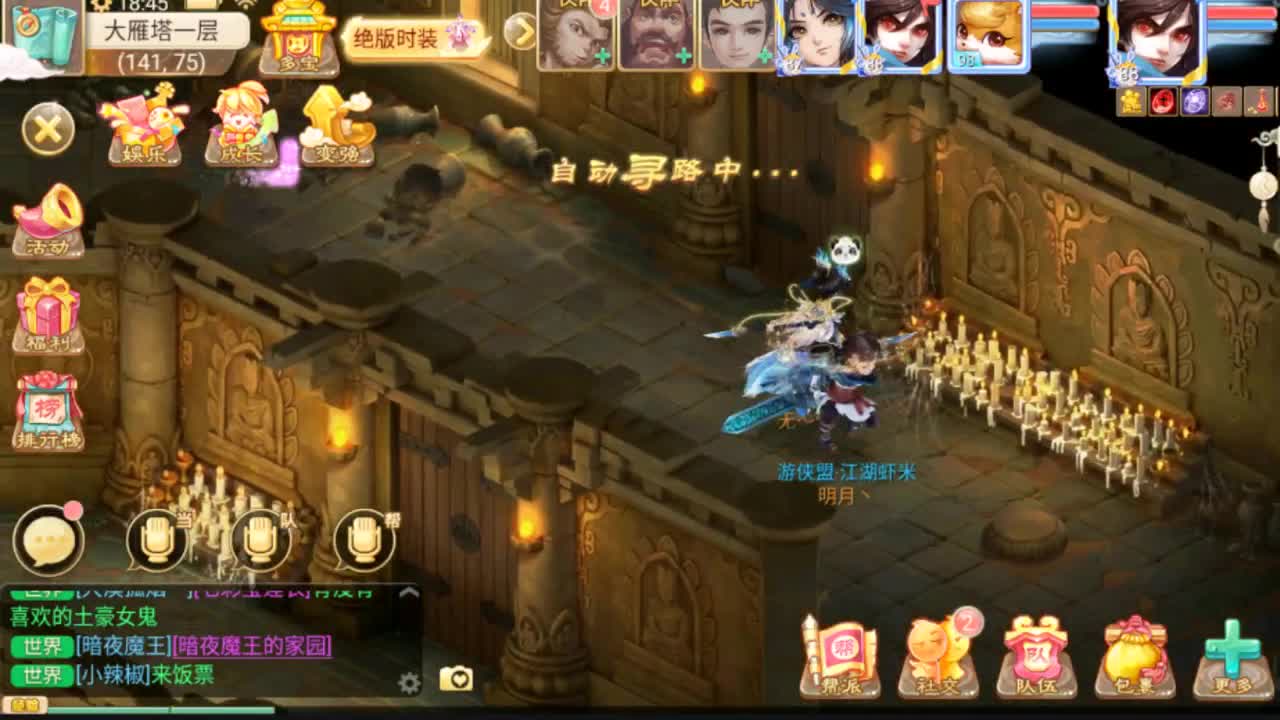Toggle the 帮 guild voice mic
1280x720 pixels.
click(362, 540)
